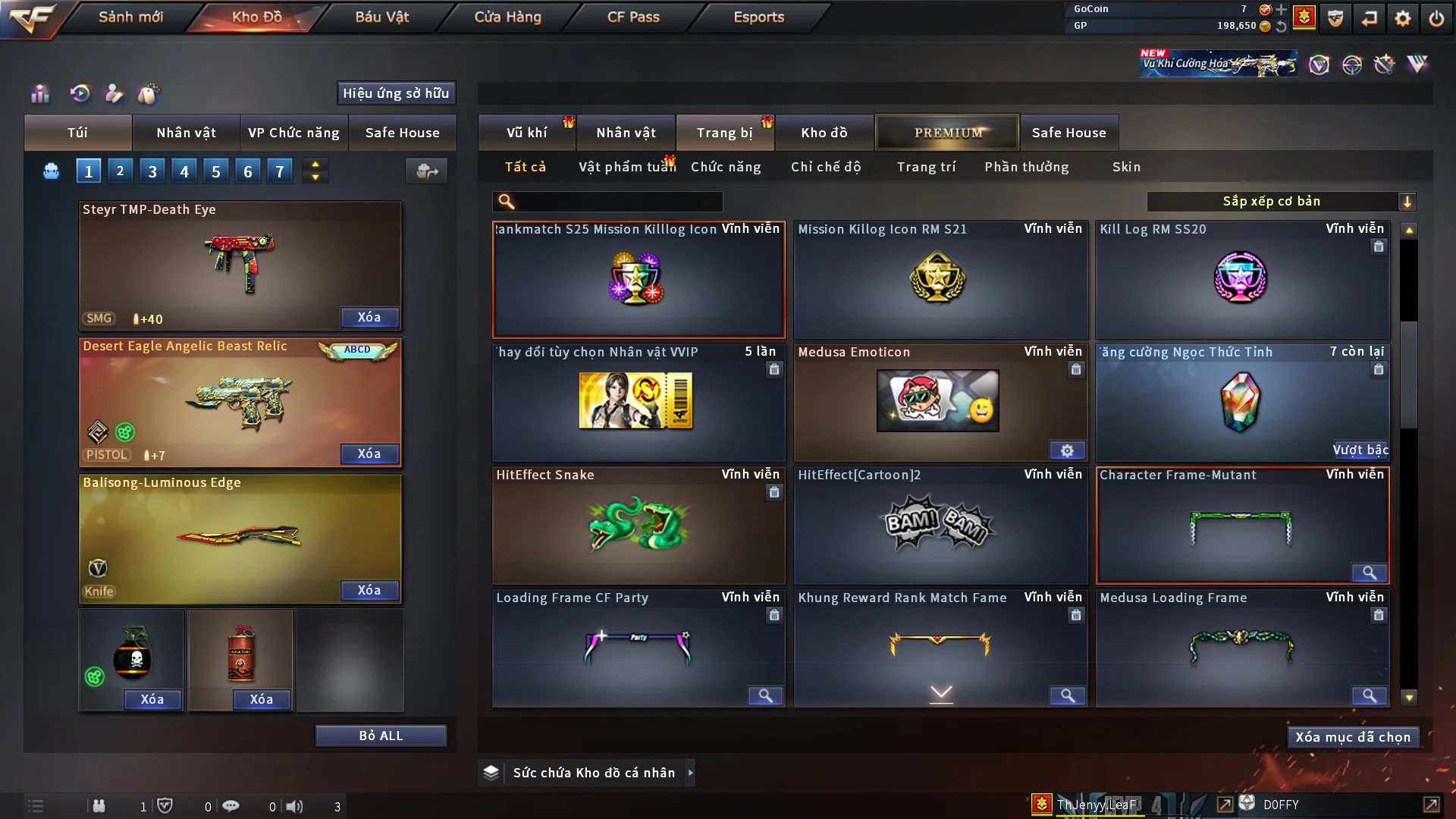Image resolution: width=1456 pixels, height=819 pixels.
Task: Switch to the Esports menu
Action: [758, 17]
